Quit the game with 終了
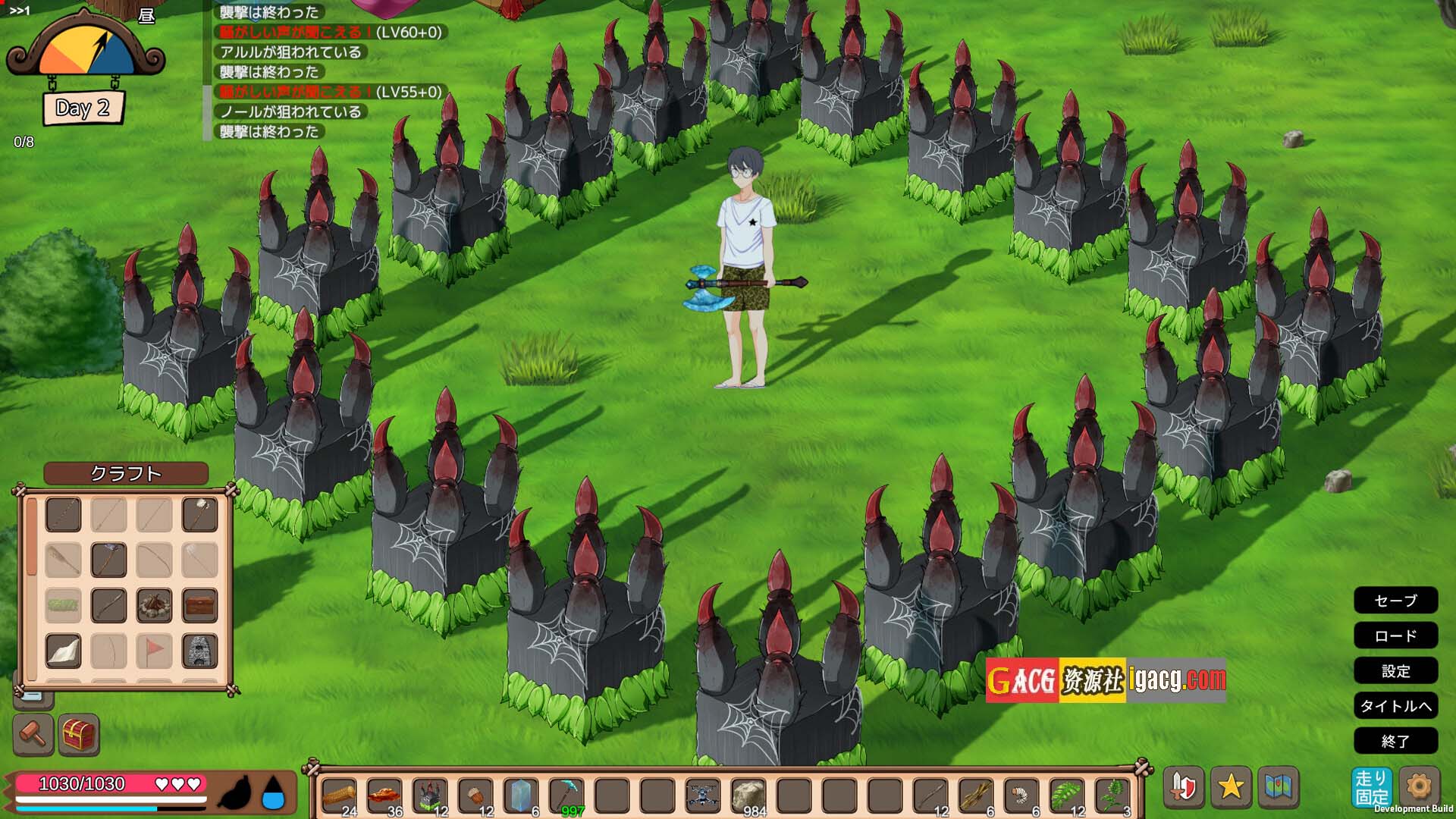Screen dimensions: 1456x819 pyautogui.click(x=1395, y=741)
